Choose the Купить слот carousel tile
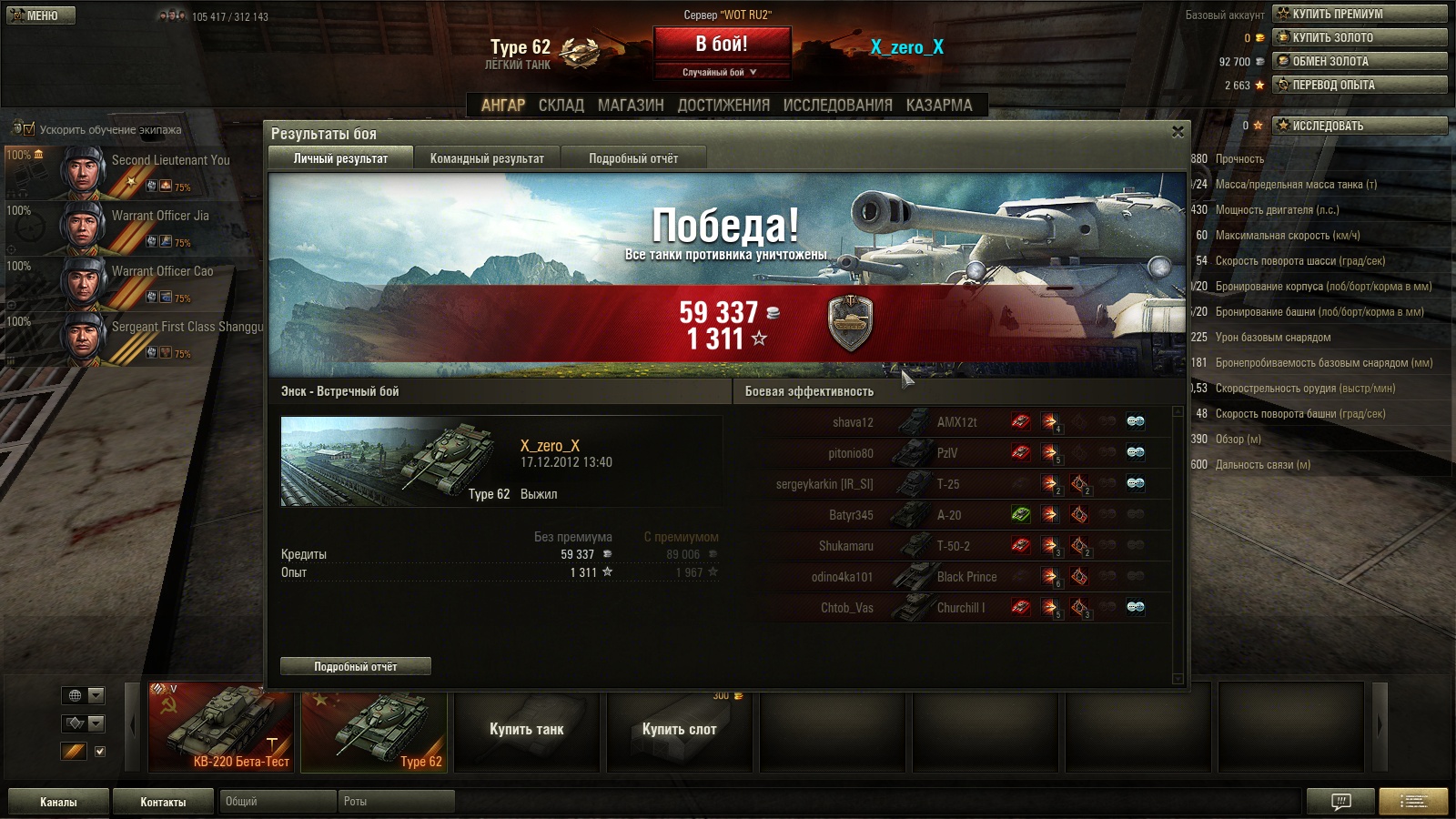This screenshot has height=819, width=1456. pos(679,729)
